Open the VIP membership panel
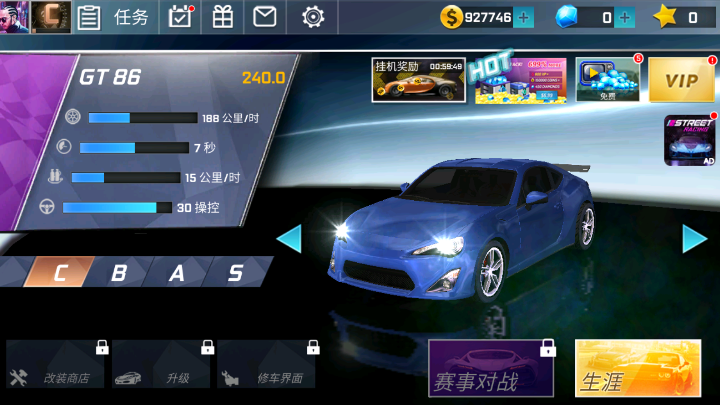 point(681,80)
